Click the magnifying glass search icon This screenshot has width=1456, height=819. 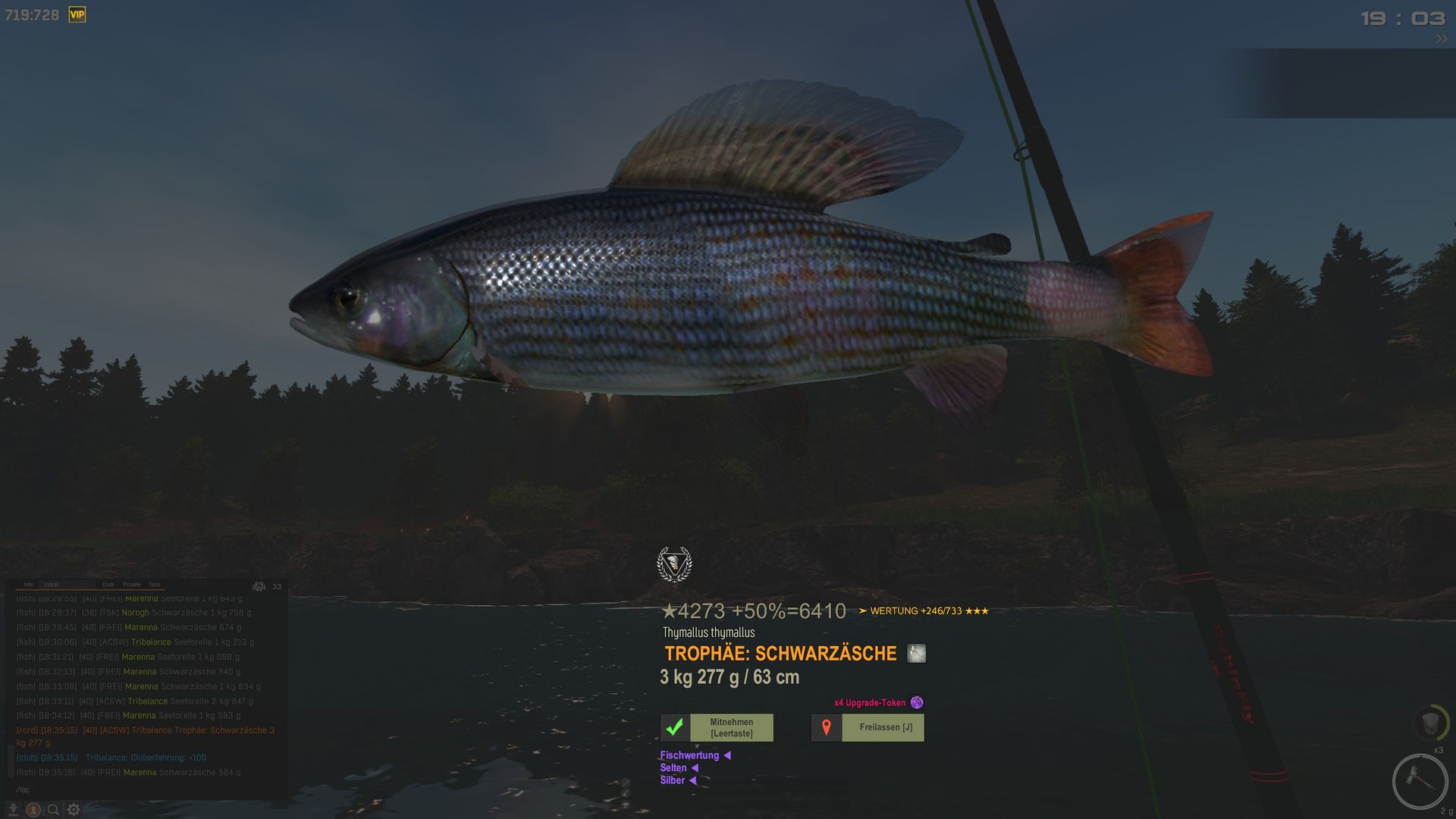pyautogui.click(x=53, y=810)
